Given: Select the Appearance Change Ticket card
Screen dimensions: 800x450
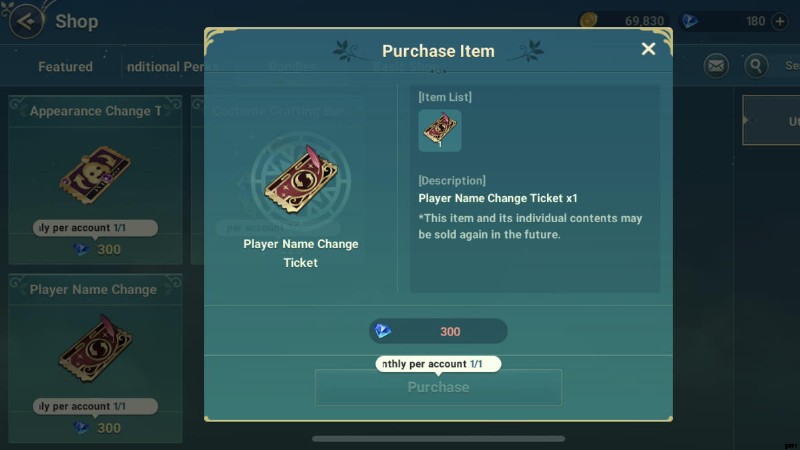Looking at the screenshot, I should (x=95, y=178).
